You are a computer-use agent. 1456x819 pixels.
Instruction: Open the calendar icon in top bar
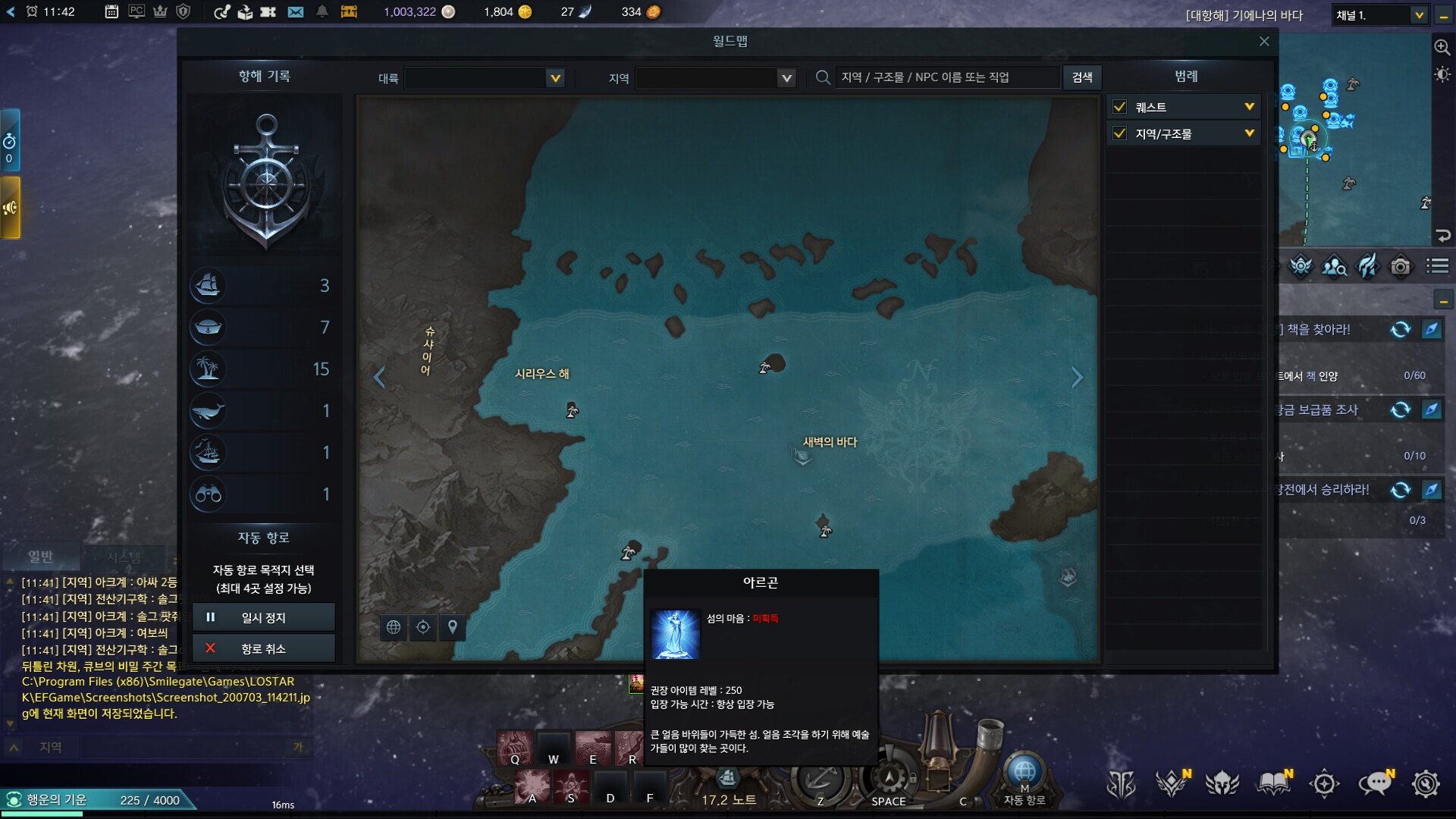coord(111,12)
